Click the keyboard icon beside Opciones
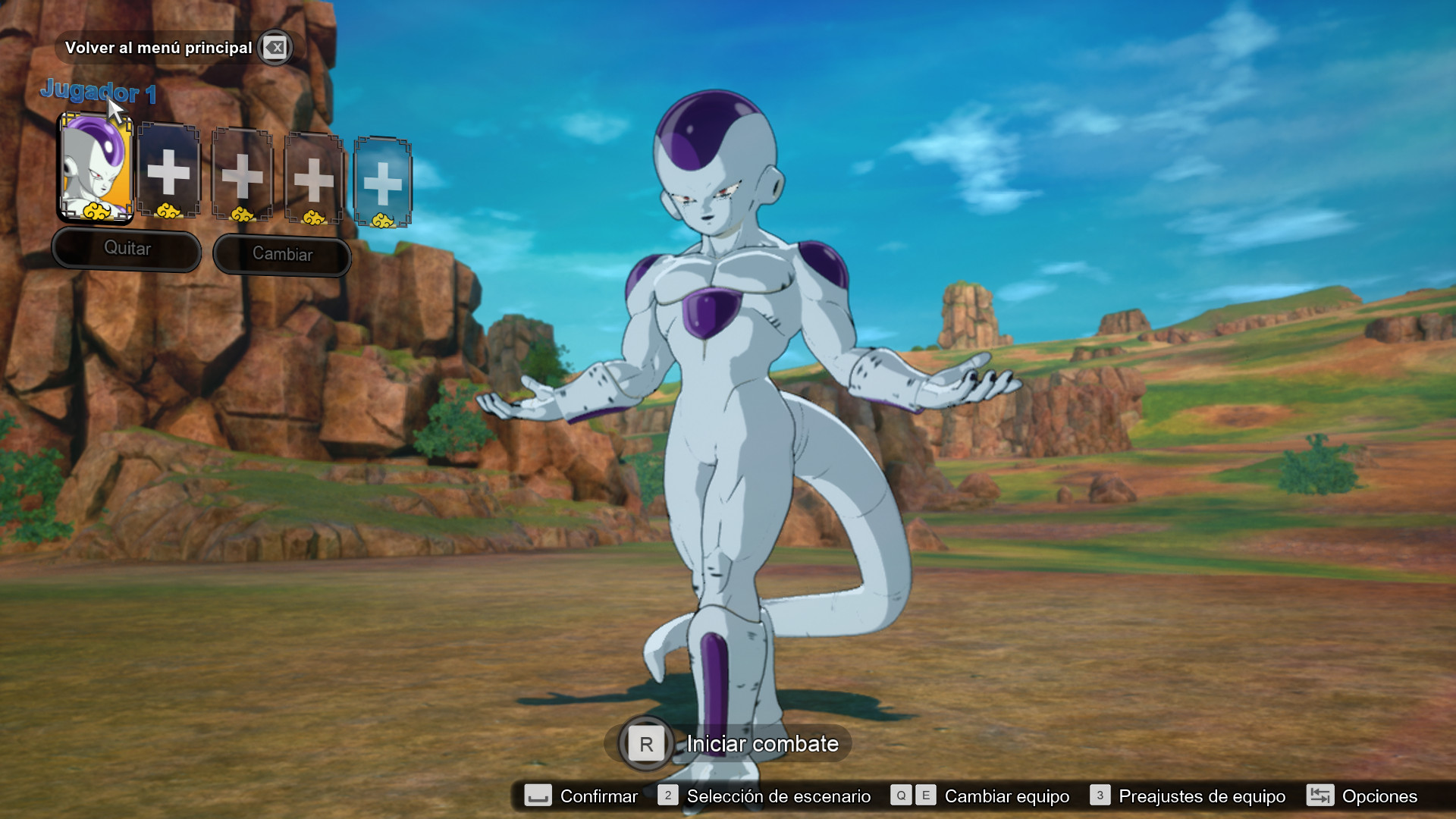Screen dimensions: 1456x819 [x=1319, y=796]
